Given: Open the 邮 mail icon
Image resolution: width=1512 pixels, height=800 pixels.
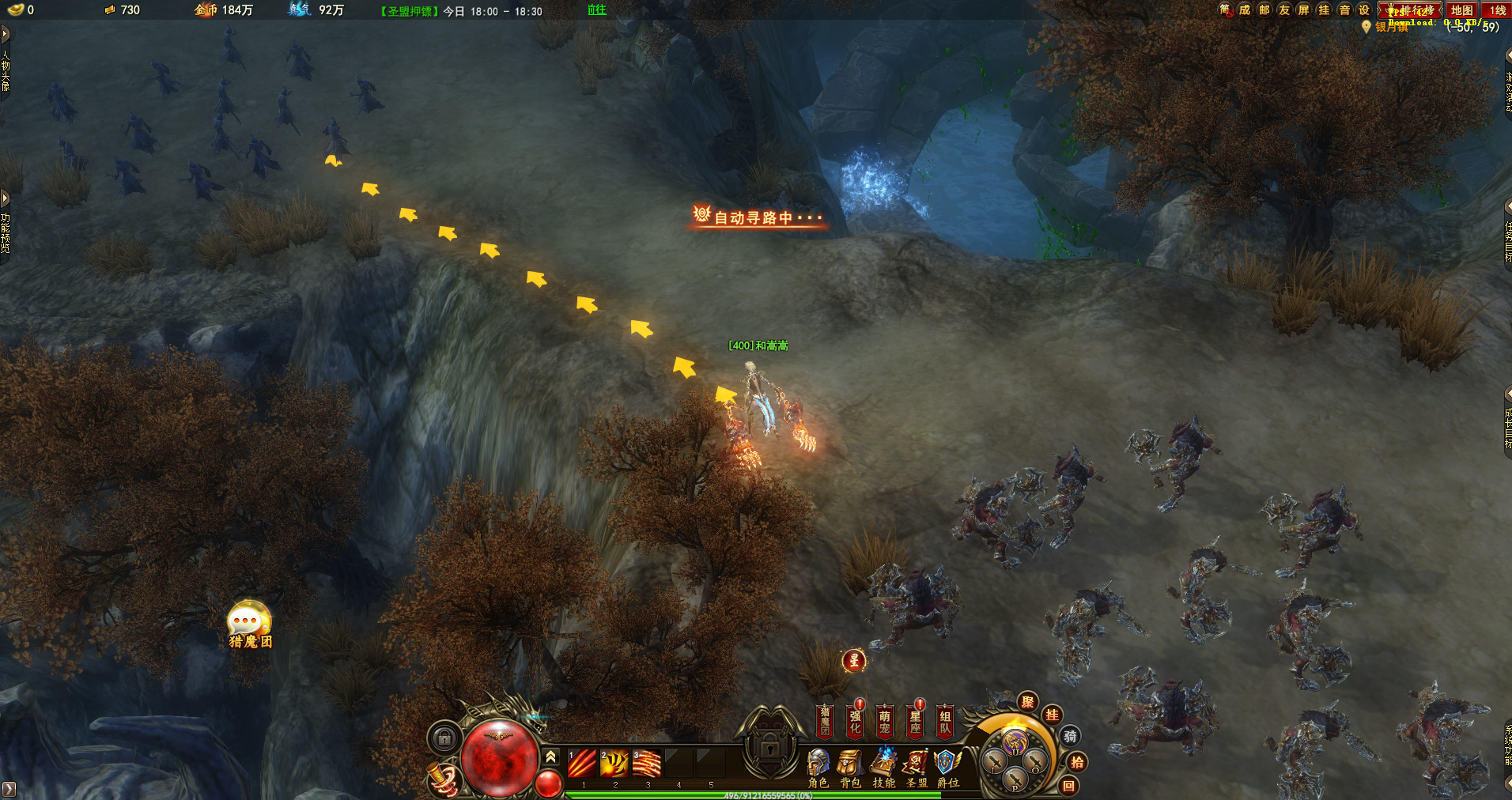Looking at the screenshot, I should 1264,9.
